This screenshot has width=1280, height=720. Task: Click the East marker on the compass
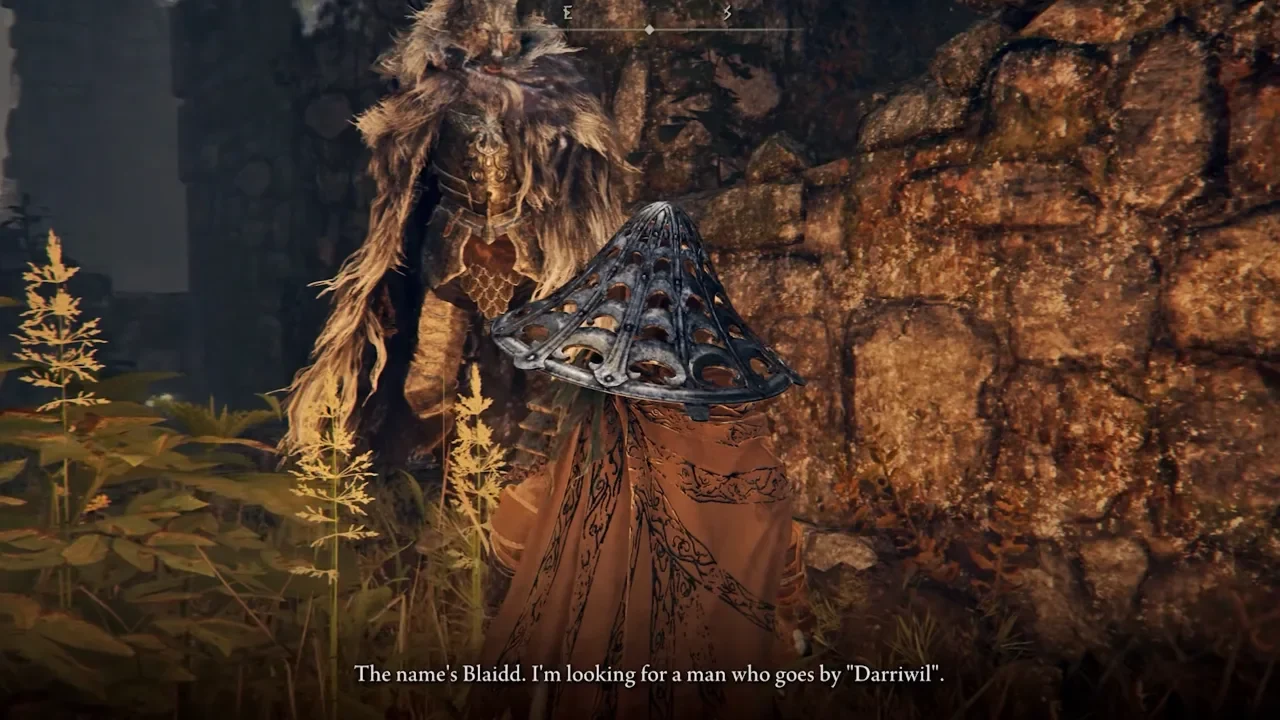pyautogui.click(x=567, y=13)
